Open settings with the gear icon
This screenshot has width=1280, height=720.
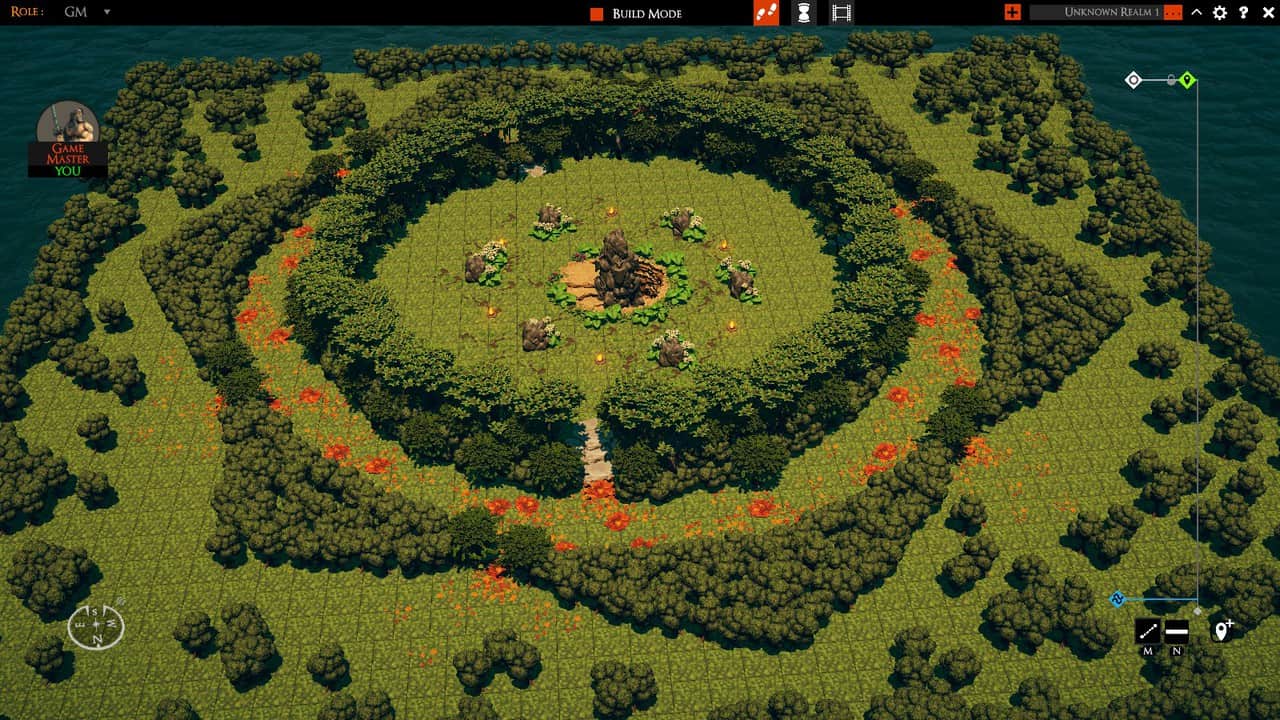pyautogui.click(x=1218, y=14)
